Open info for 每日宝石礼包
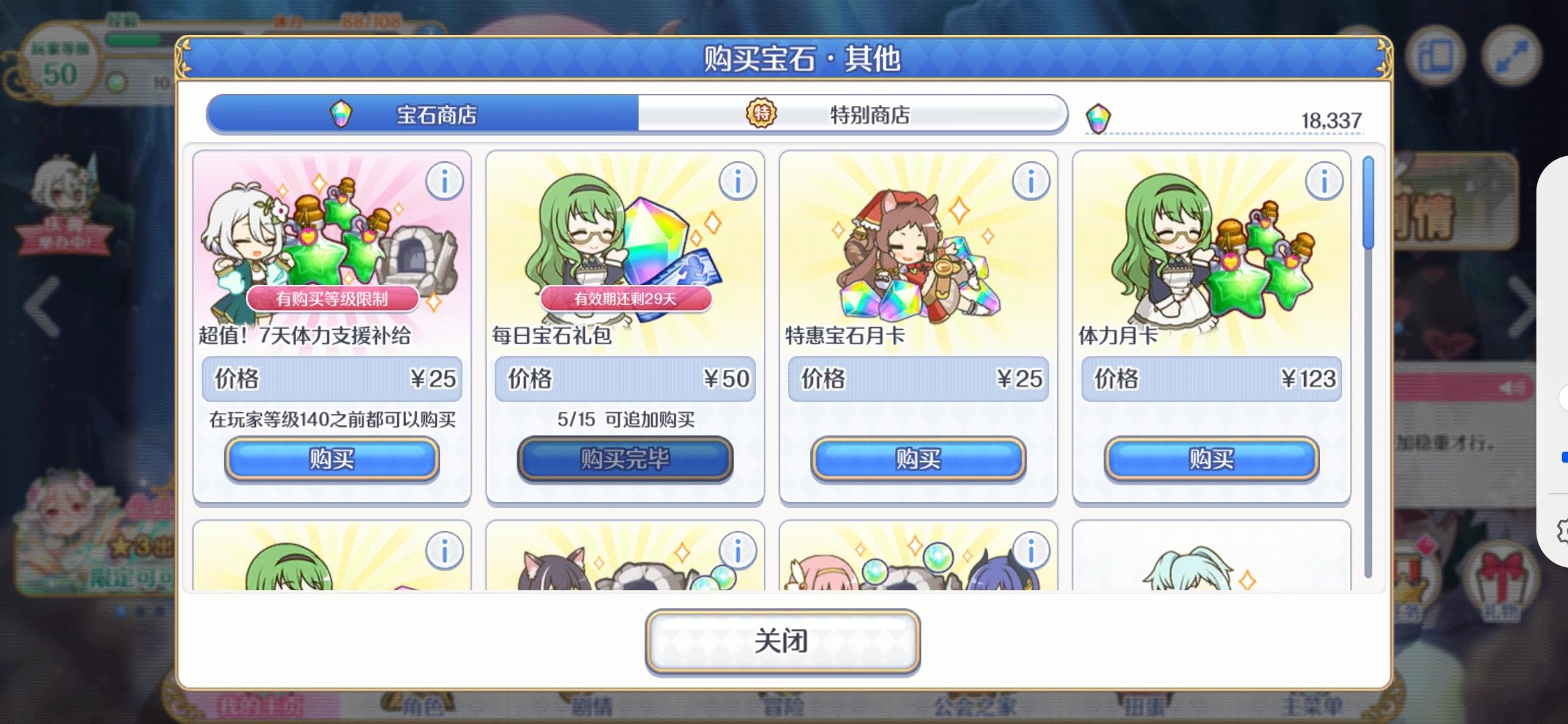Image resolution: width=1568 pixels, height=724 pixels. click(x=739, y=181)
